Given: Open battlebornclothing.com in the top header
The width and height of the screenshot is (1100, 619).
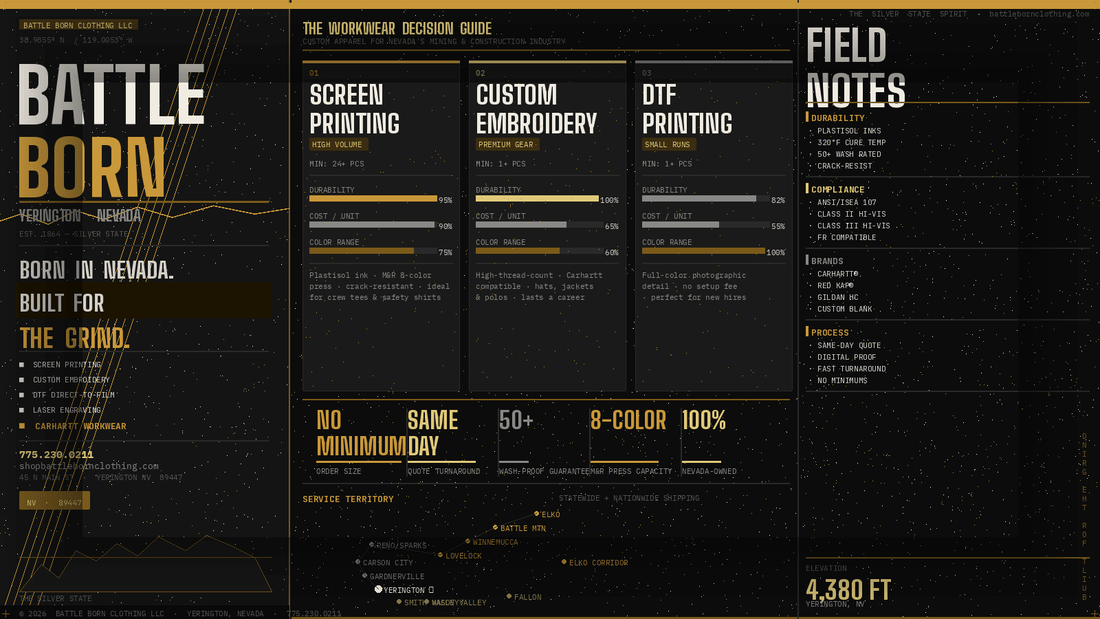Looking at the screenshot, I should click(1038, 14).
